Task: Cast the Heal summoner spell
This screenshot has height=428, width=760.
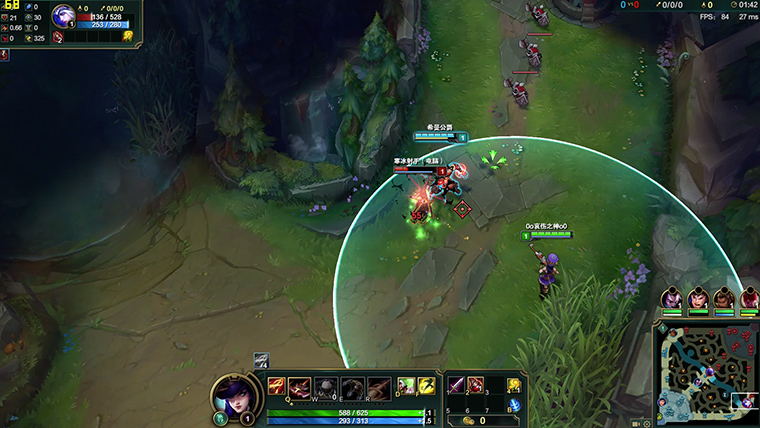Action: tap(407, 386)
